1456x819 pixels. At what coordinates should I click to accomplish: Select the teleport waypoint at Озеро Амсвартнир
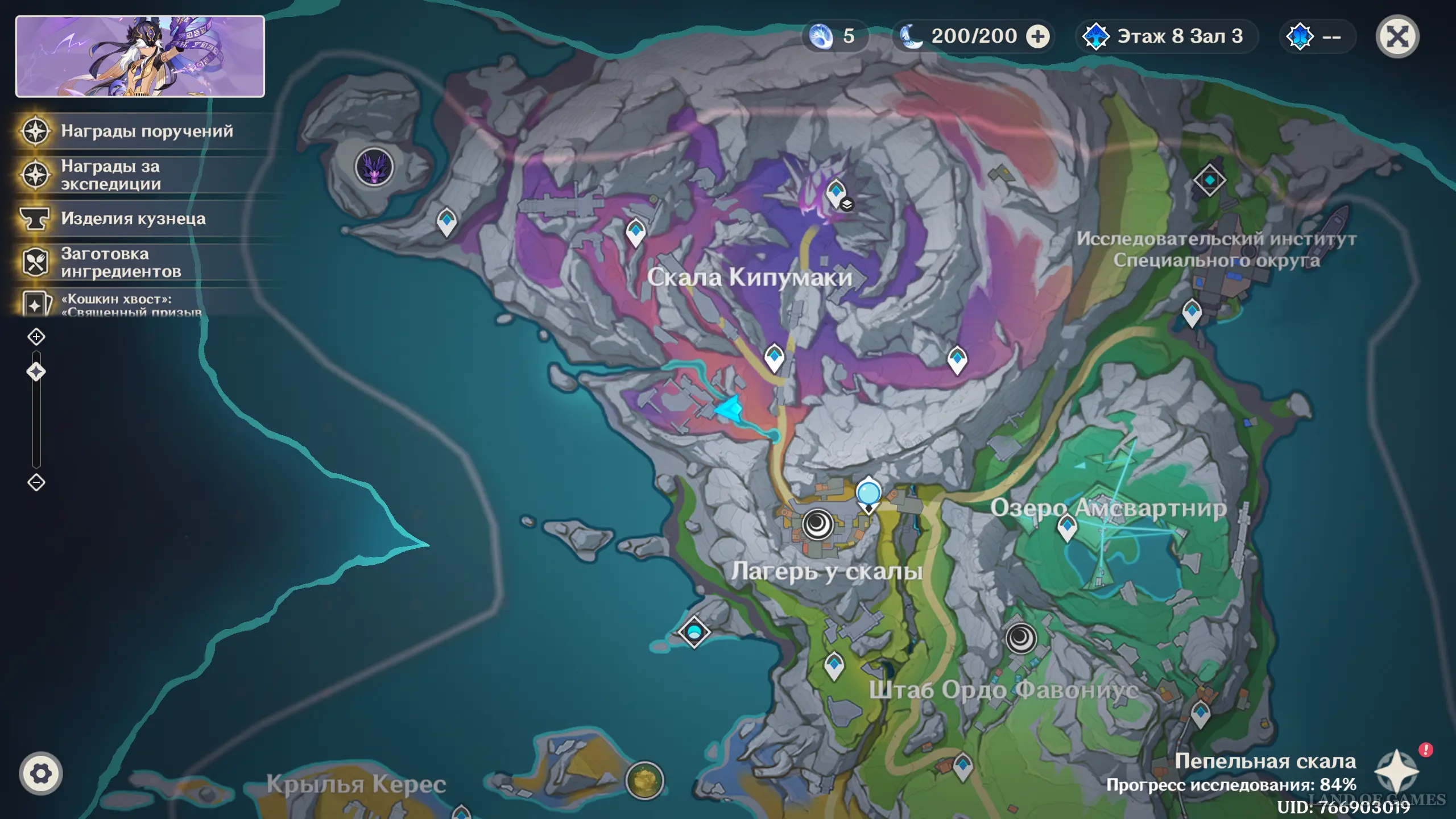pyautogui.click(x=1067, y=527)
